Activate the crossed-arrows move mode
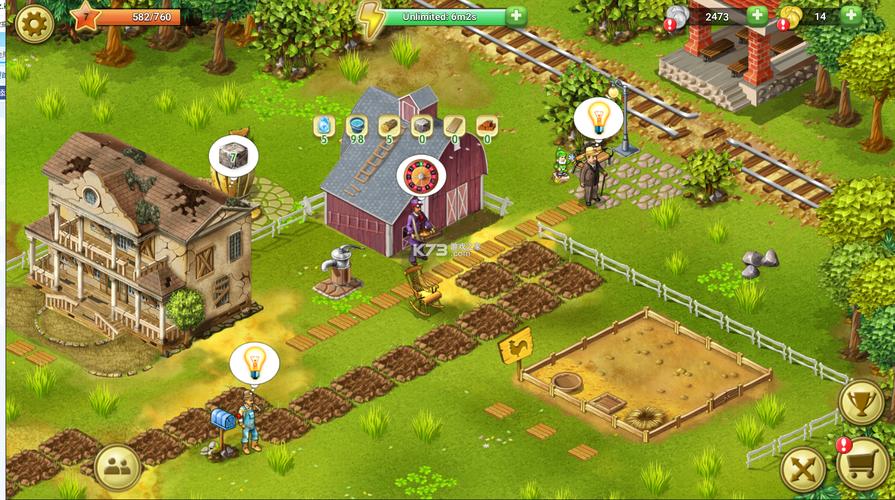This screenshot has width=895, height=500. pos(803,468)
